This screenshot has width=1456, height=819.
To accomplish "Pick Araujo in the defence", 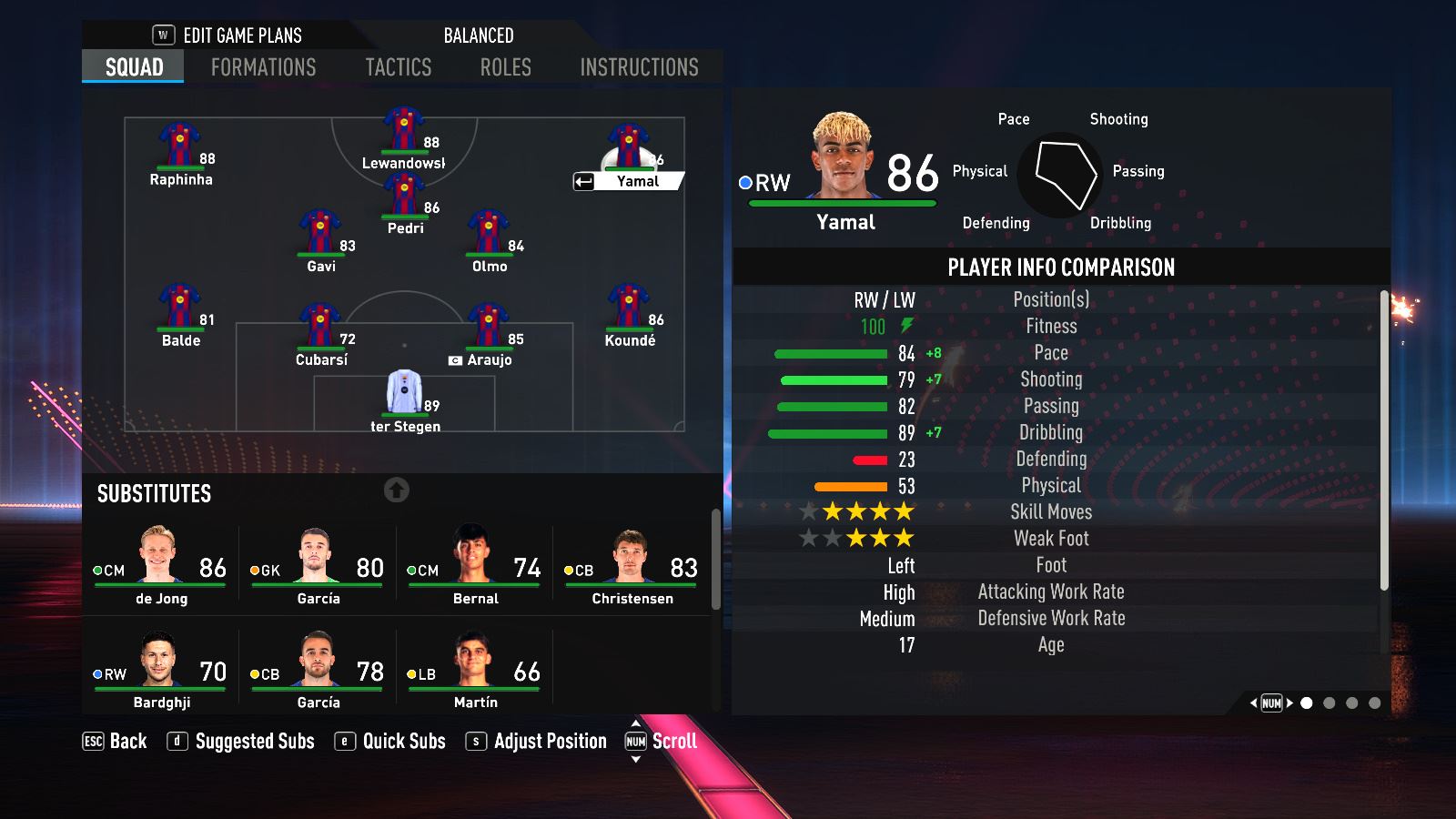I will (489, 331).
